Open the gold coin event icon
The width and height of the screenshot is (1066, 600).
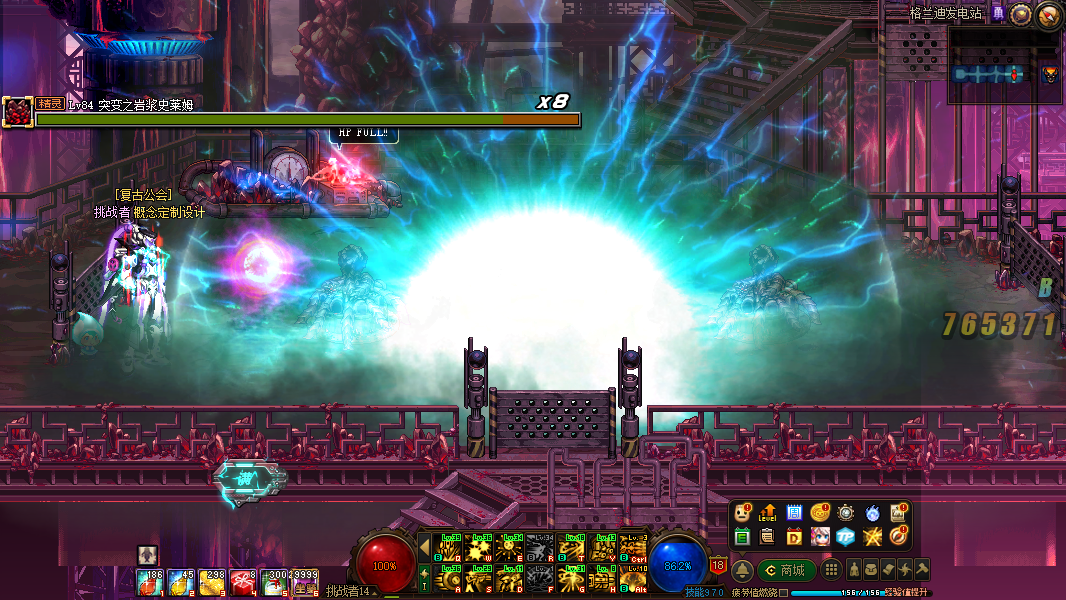pos(820,513)
